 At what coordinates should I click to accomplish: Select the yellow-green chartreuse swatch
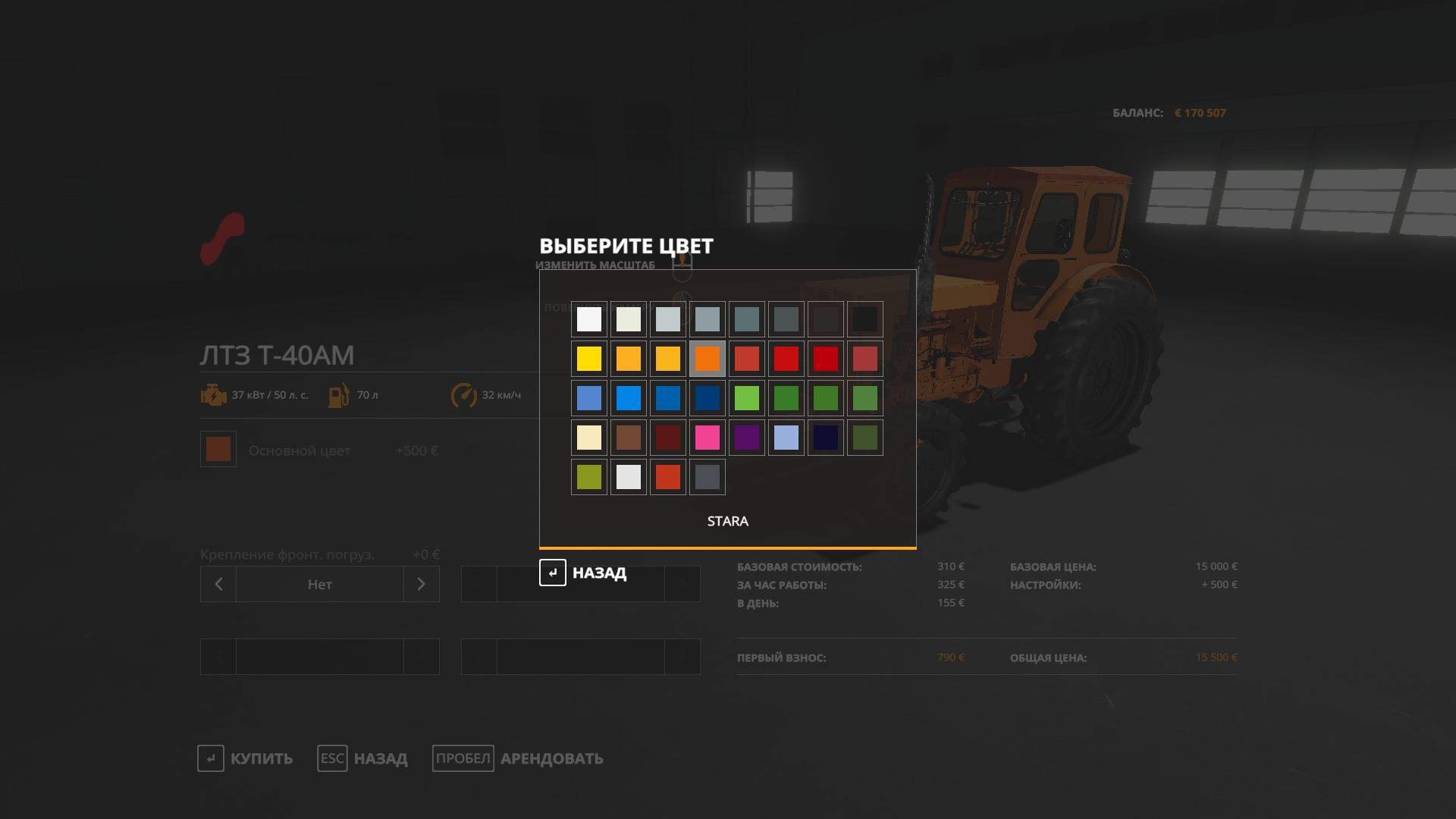pos(589,477)
